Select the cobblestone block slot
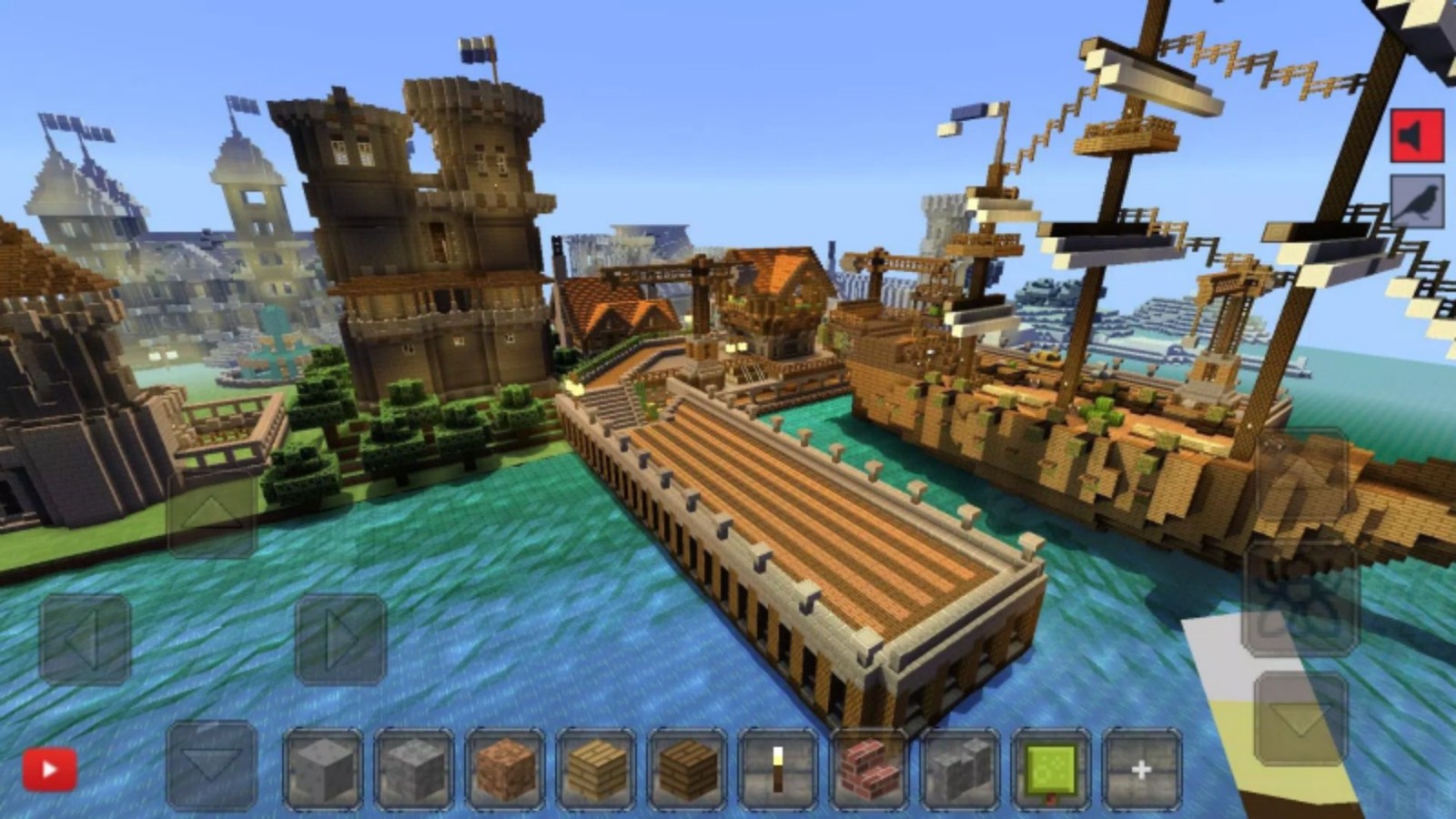The height and width of the screenshot is (819, 1456). coord(414,770)
